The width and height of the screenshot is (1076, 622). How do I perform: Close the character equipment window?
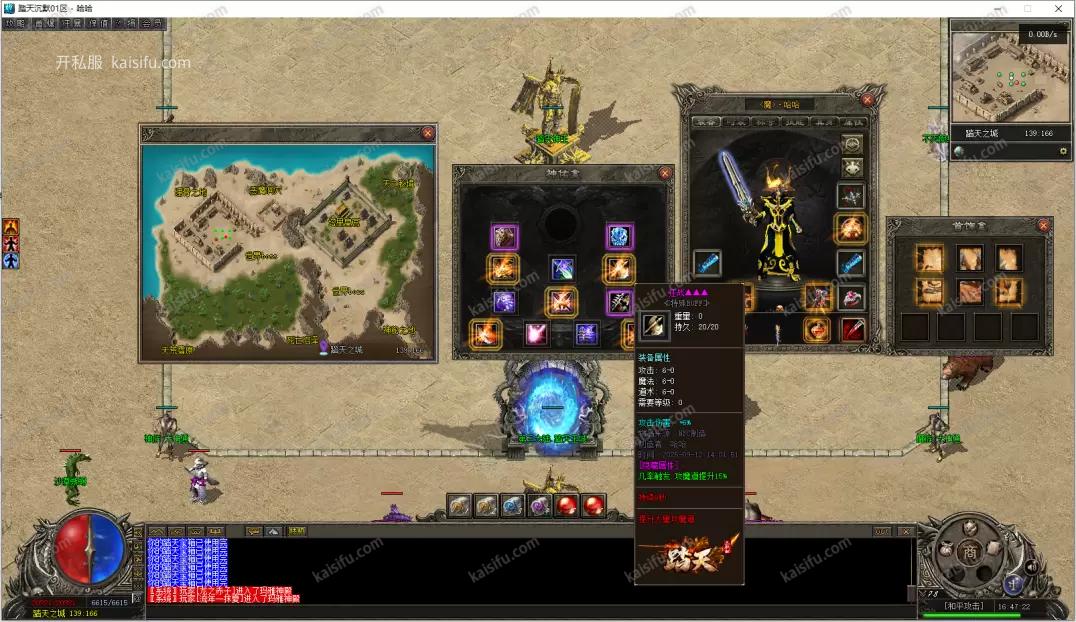coord(867,99)
